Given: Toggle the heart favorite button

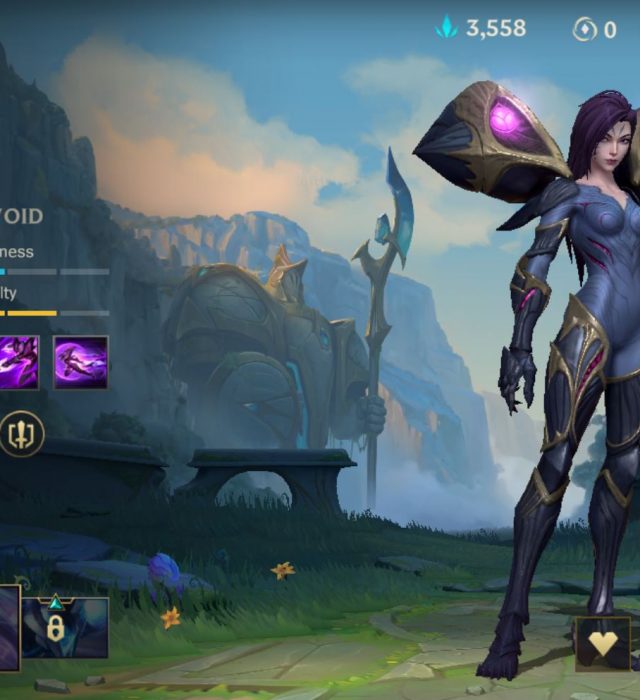Looking at the screenshot, I should (602, 643).
